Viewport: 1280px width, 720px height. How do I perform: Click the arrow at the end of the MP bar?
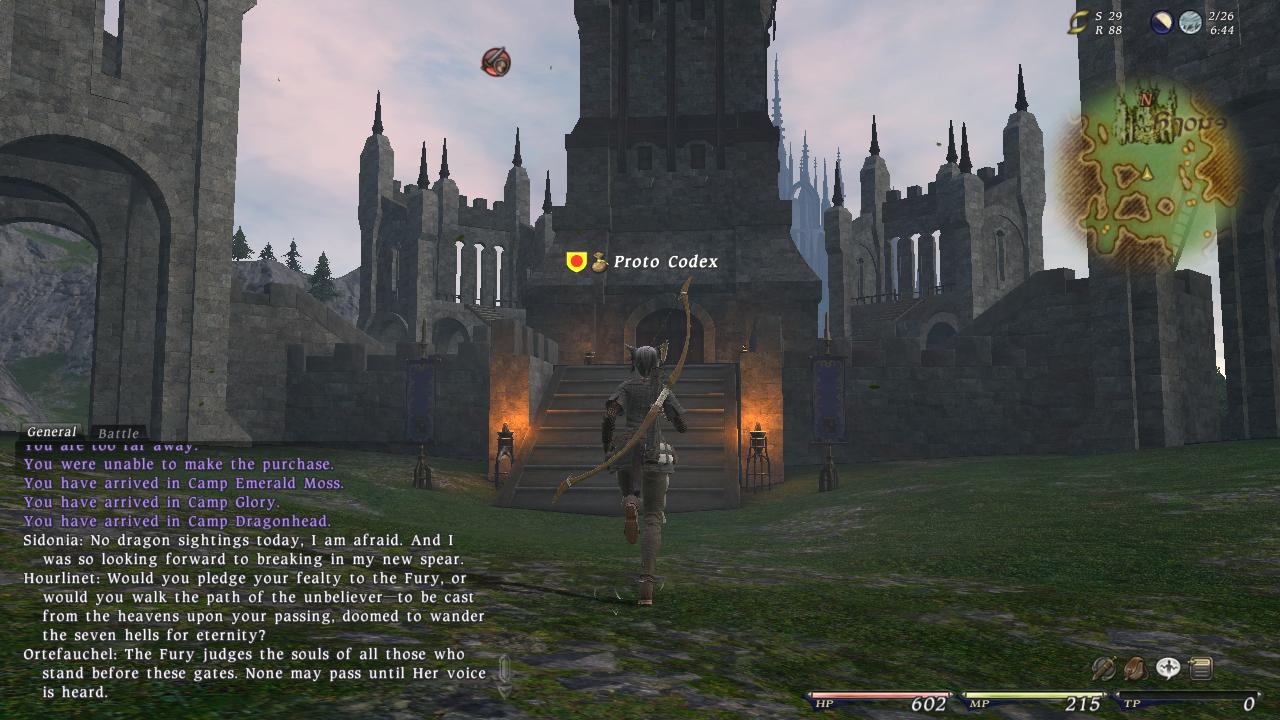1107,692
